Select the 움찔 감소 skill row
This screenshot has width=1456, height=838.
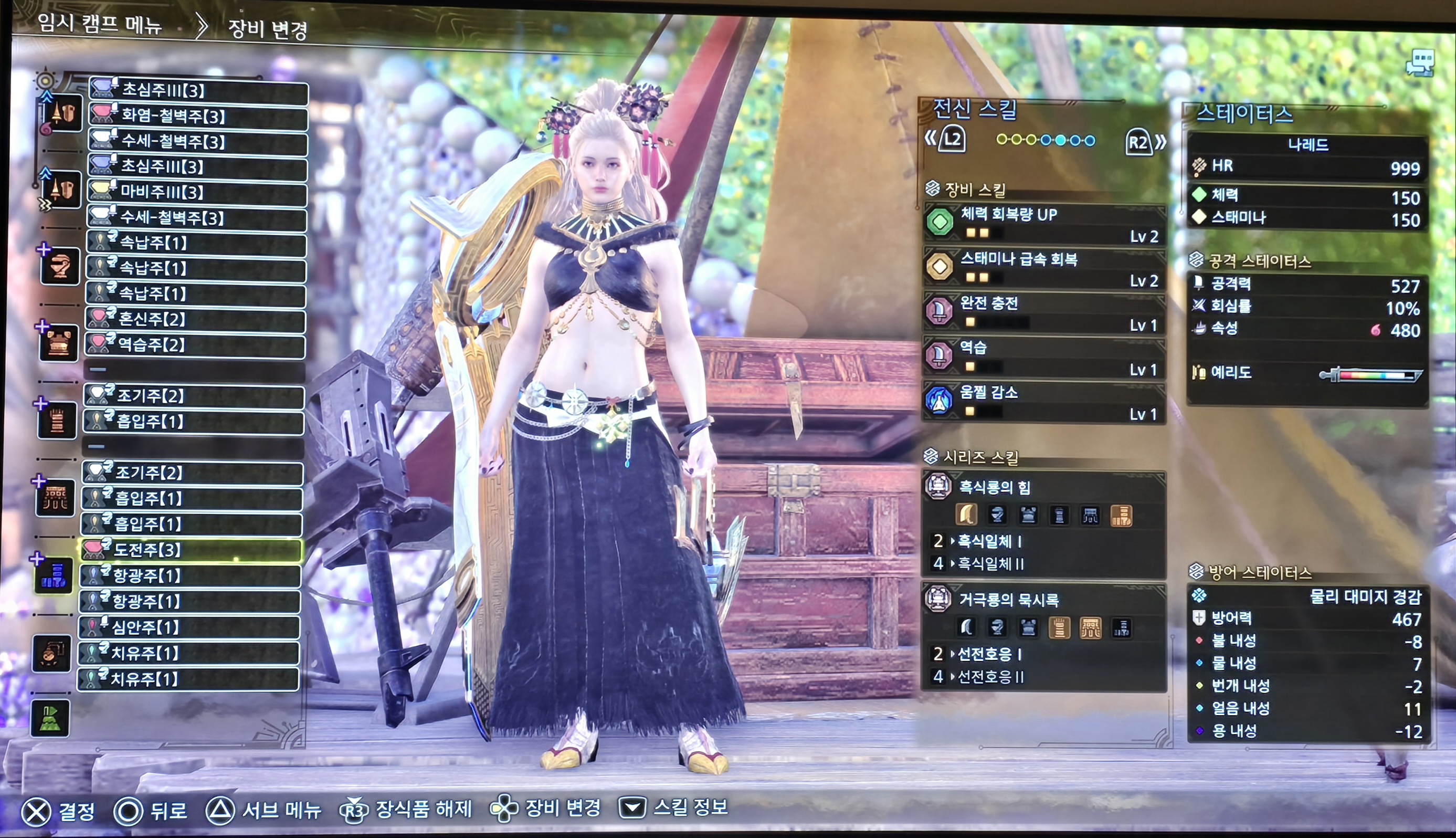[1044, 402]
